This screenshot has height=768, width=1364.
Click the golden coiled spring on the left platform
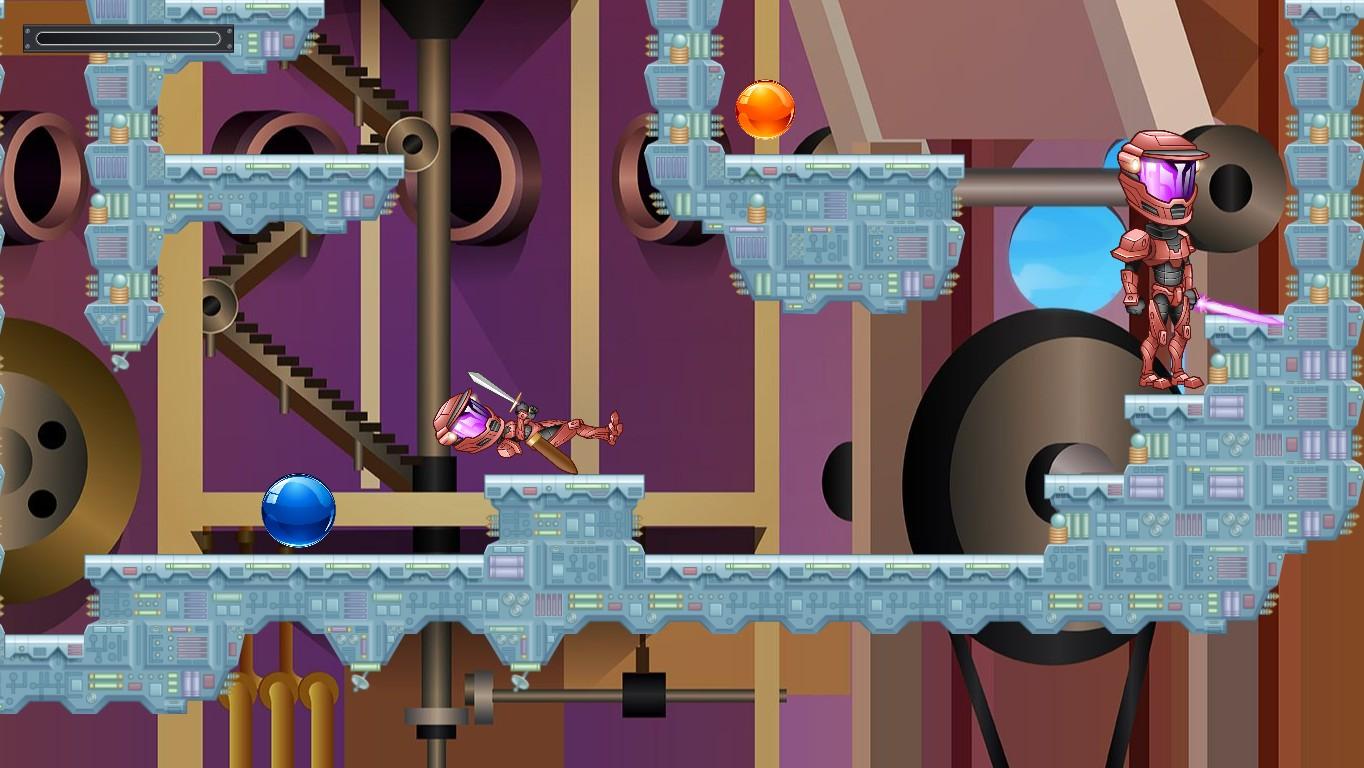click(96, 210)
